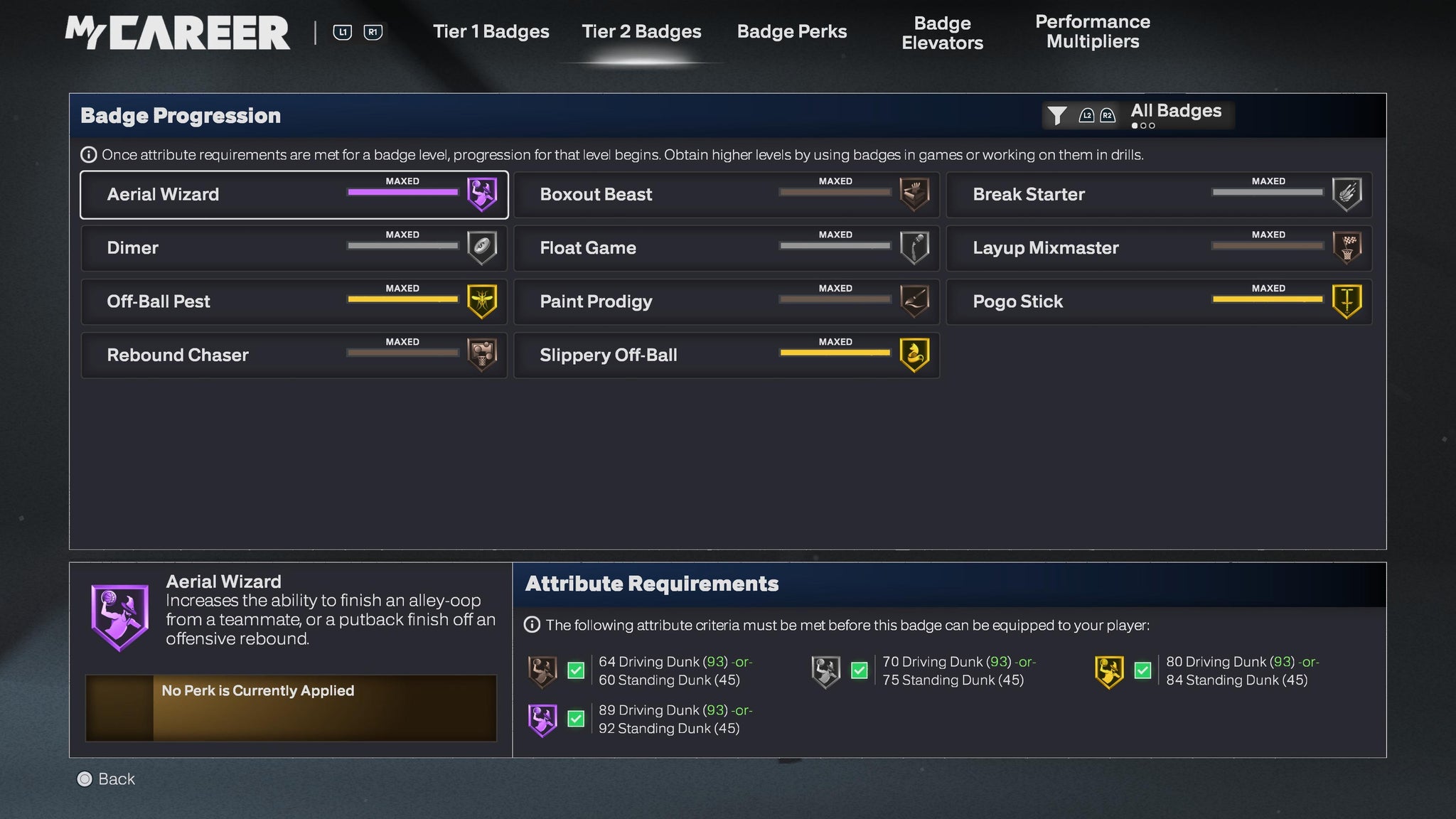Highlight the Dimer badge row
The height and width of the screenshot is (819, 1456).
294,248
